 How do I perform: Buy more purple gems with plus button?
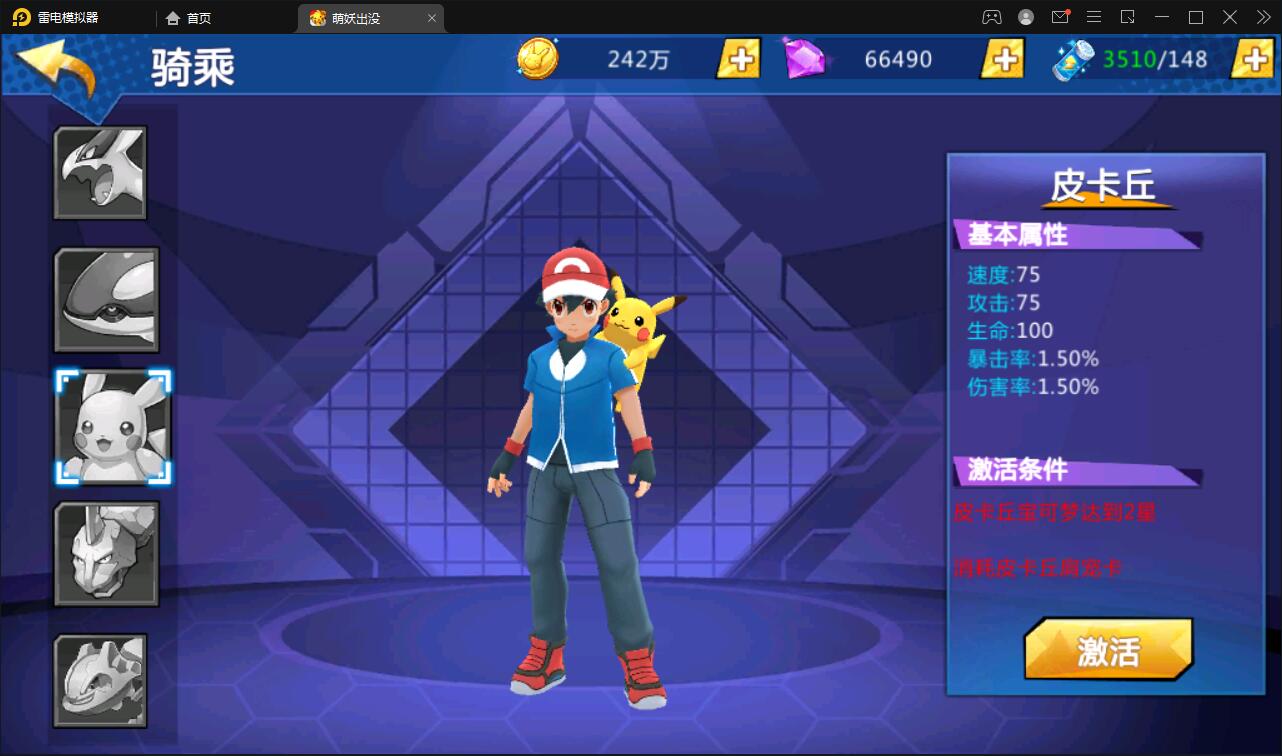coord(1002,59)
